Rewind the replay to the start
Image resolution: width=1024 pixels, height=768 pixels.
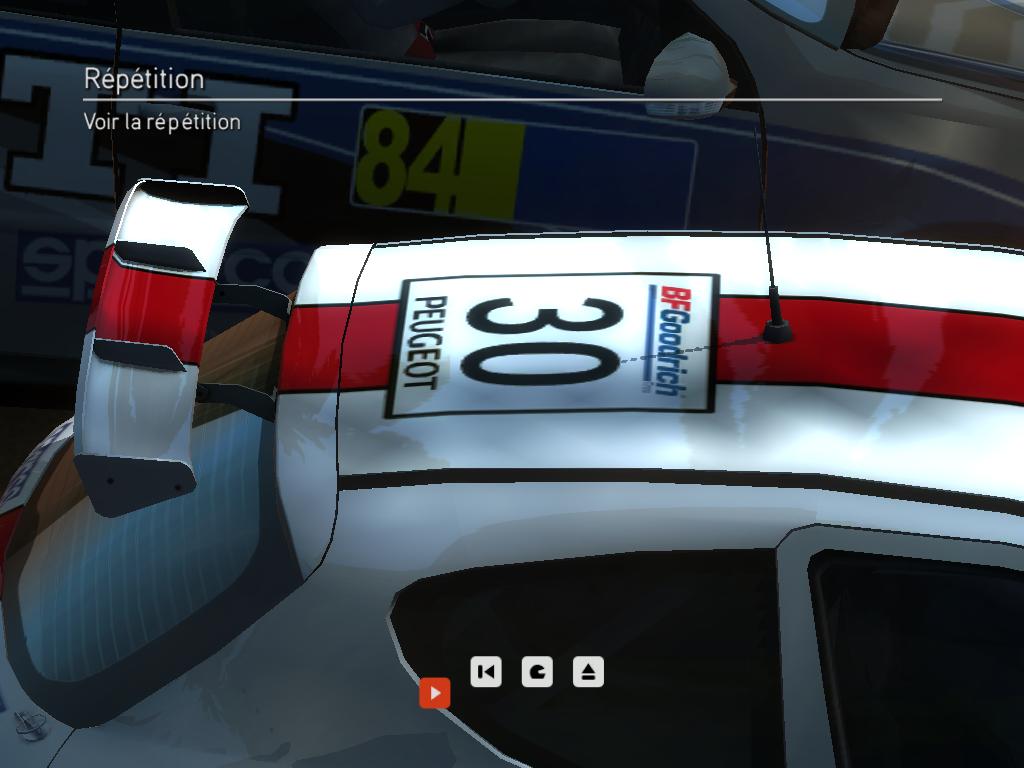tap(486, 671)
